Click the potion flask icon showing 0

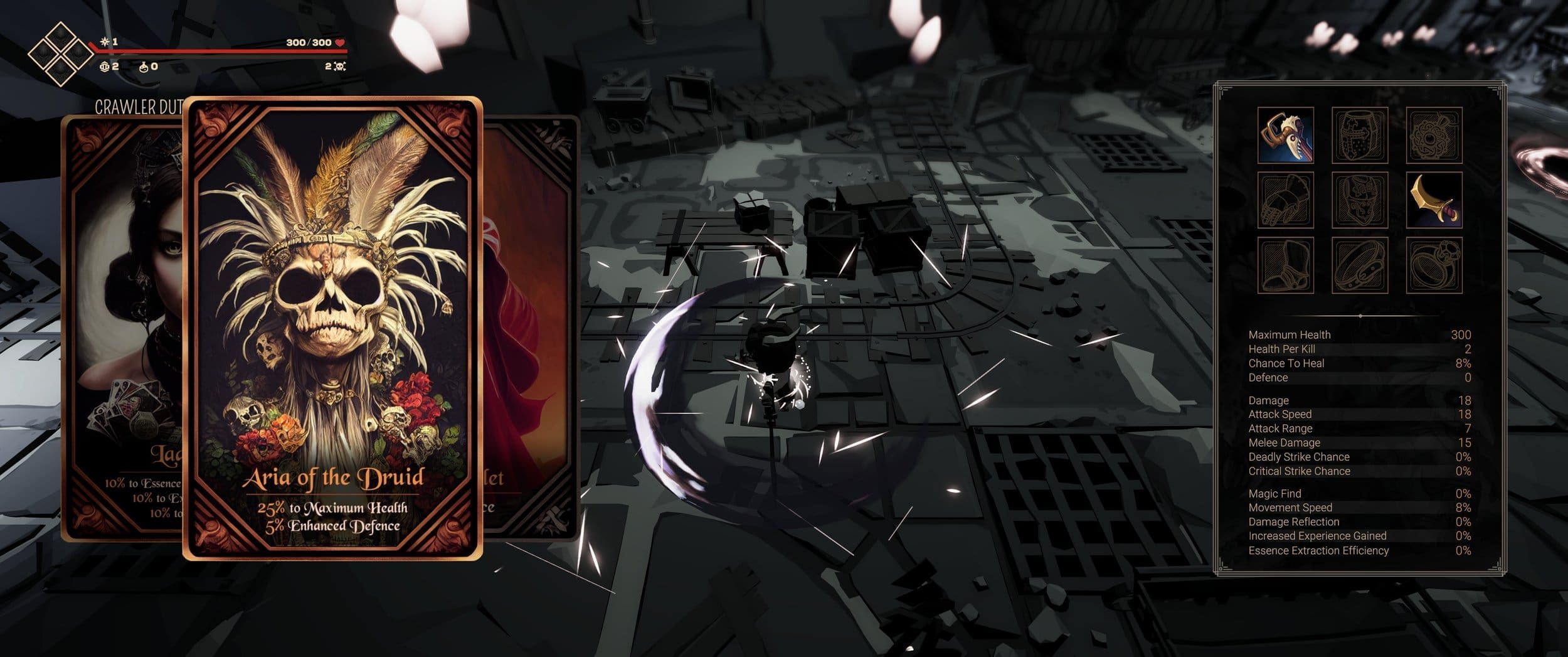(143, 67)
